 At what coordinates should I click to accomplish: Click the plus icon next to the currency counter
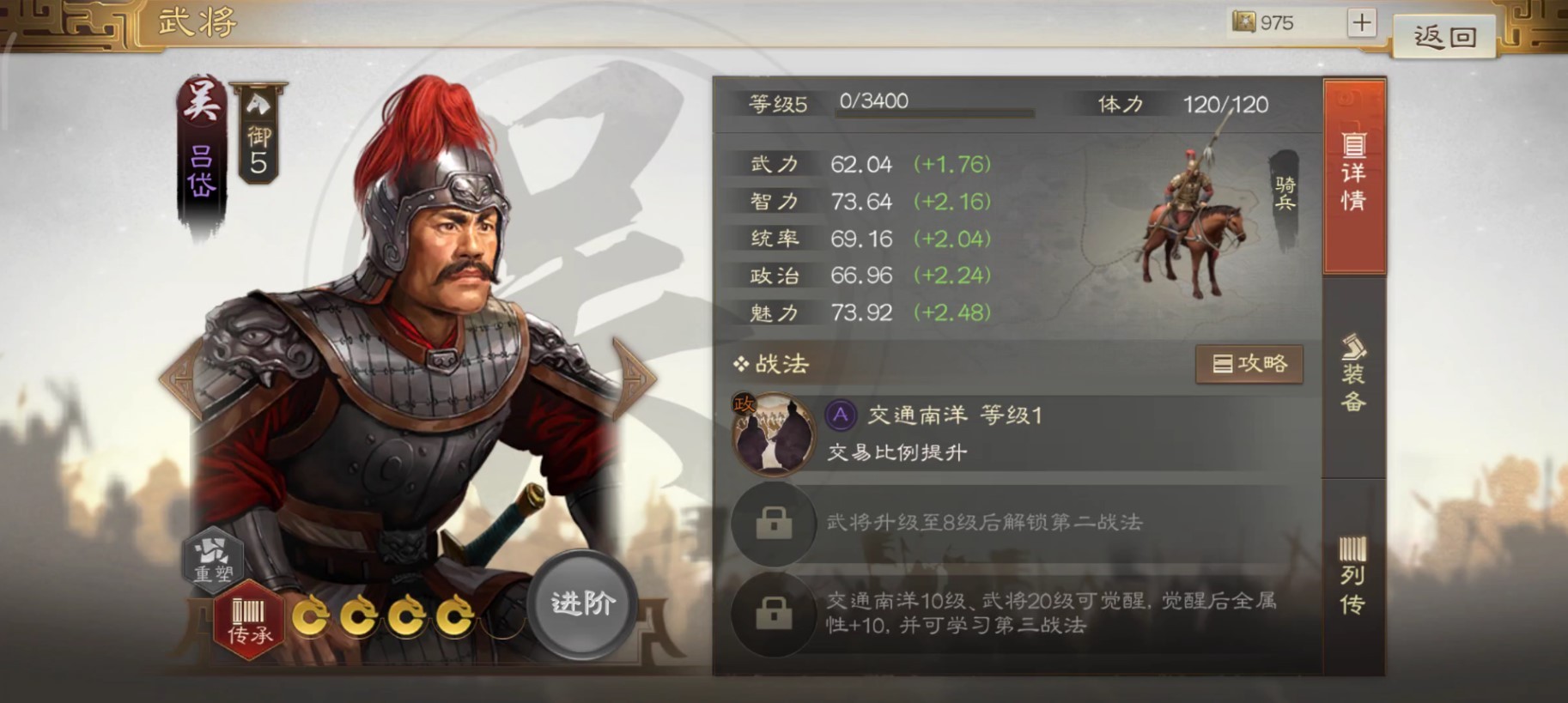[x=1361, y=21]
